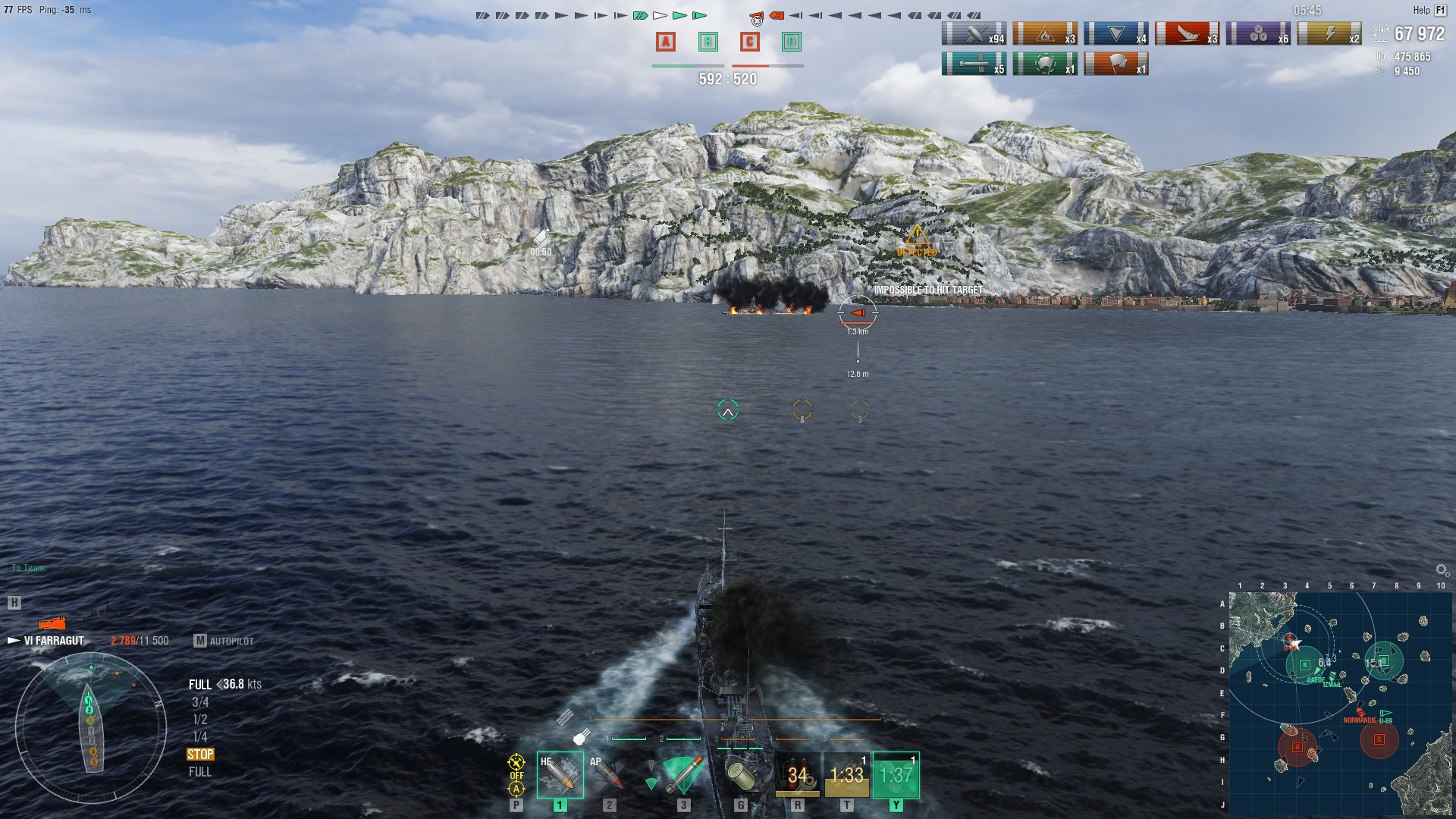
Task: Click capture point B on the minimap
Action: tap(1304, 665)
